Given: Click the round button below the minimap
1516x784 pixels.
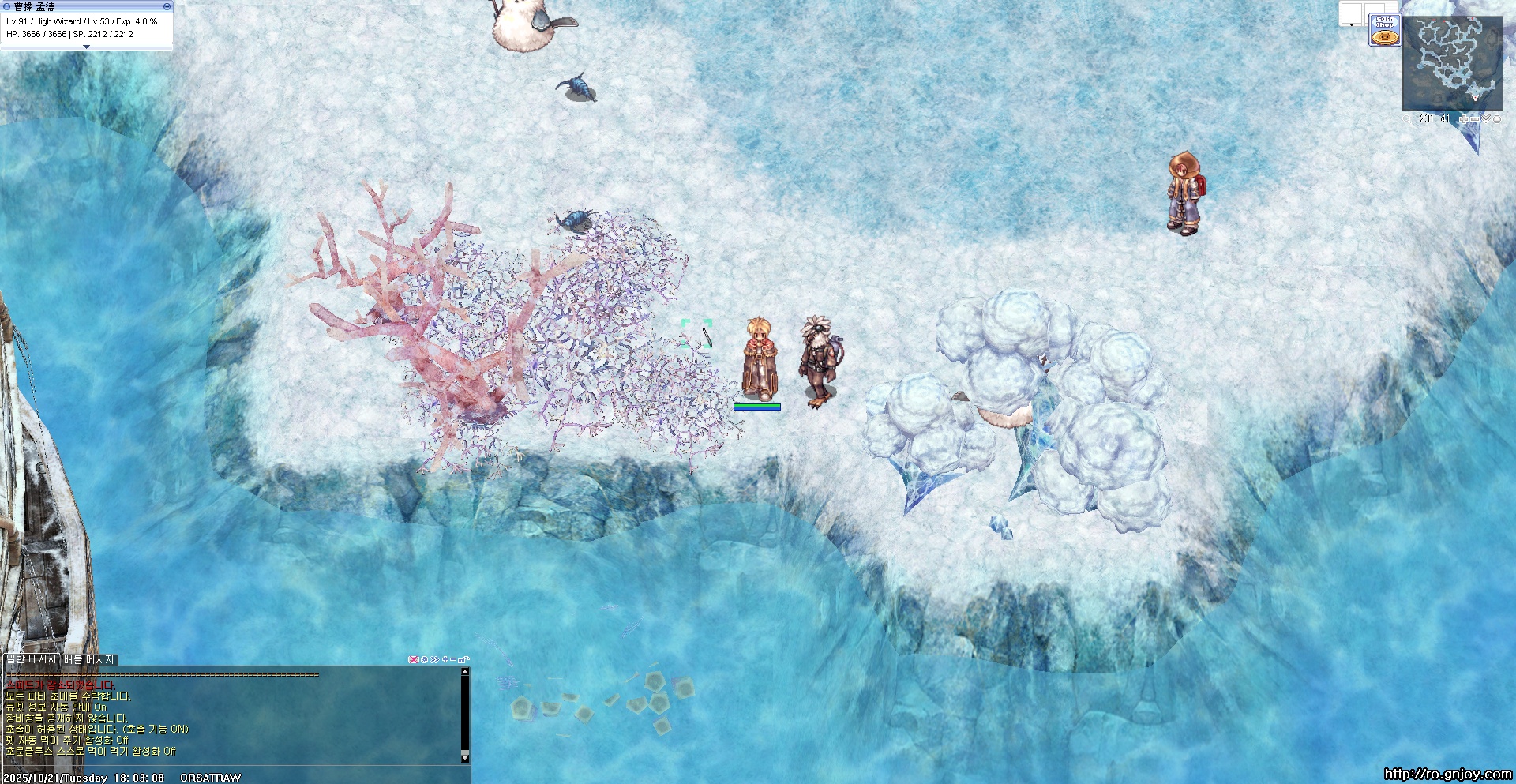Looking at the screenshot, I should click(x=1497, y=119).
